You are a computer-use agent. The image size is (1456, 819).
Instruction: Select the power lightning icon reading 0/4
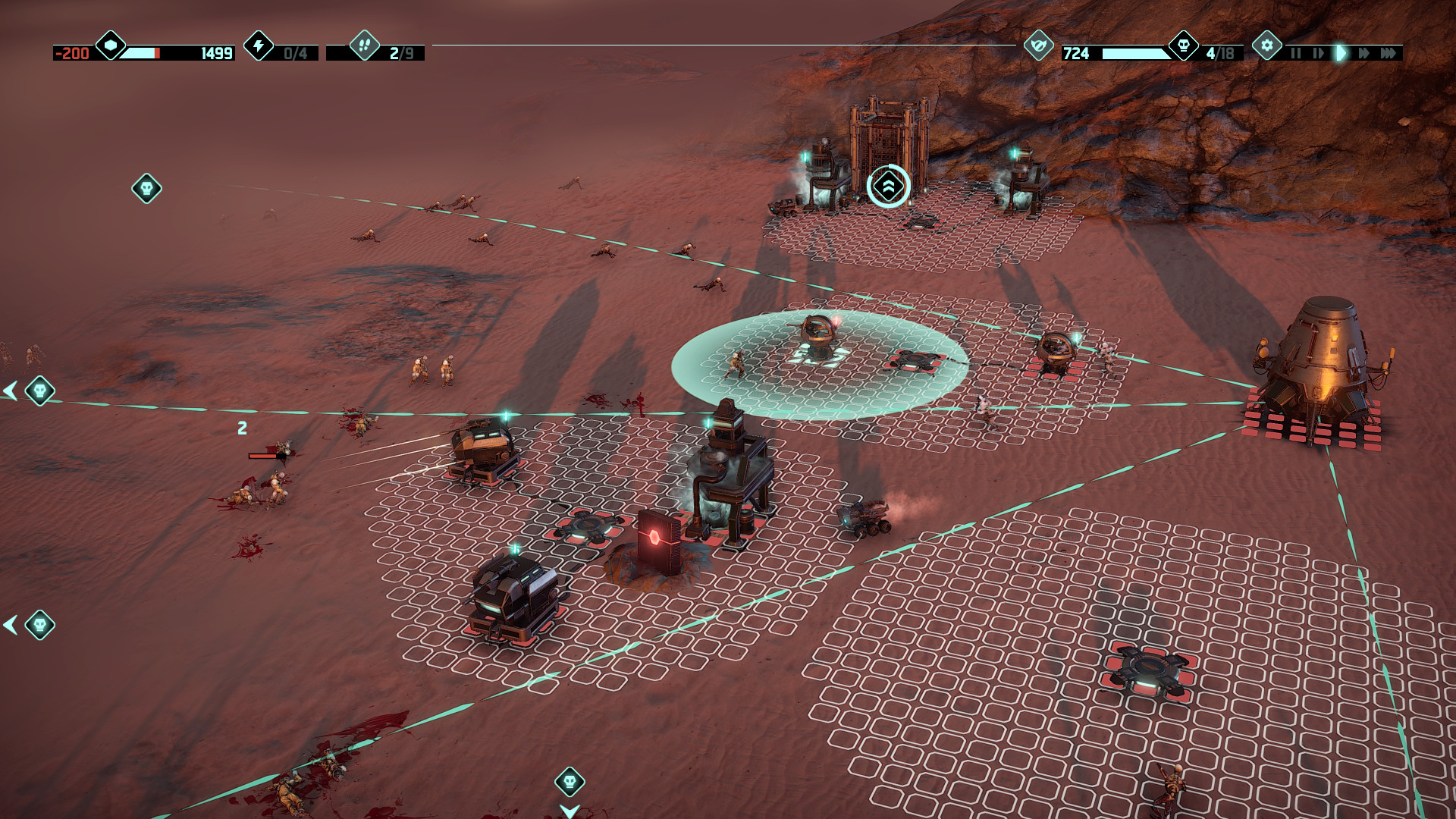[x=259, y=48]
